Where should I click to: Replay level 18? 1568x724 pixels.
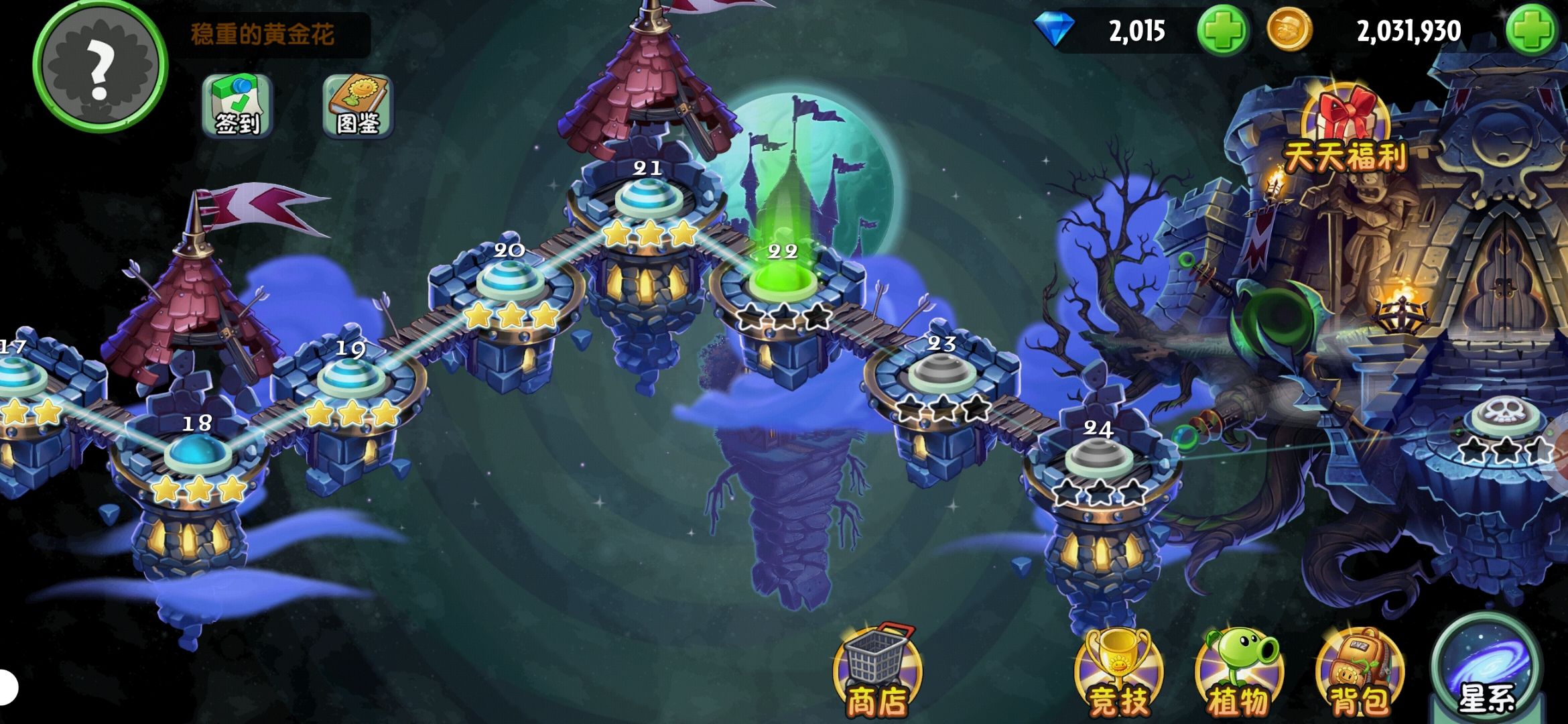pyautogui.click(x=198, y=454)
